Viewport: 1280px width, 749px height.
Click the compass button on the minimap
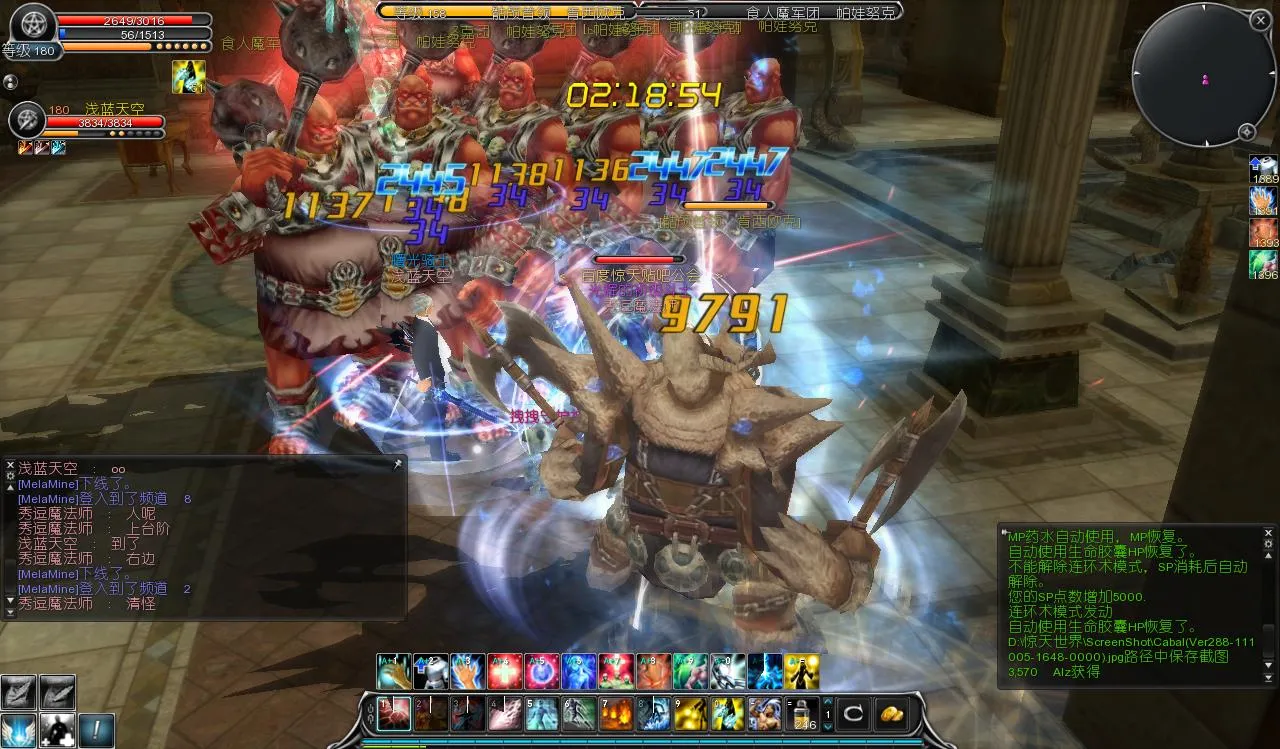click(1247, 132)
